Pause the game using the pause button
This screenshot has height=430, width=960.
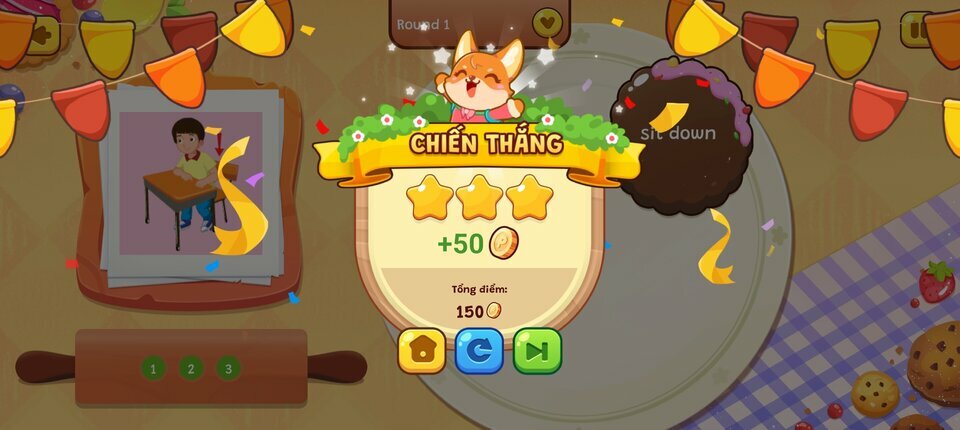[x=916, y=30]
